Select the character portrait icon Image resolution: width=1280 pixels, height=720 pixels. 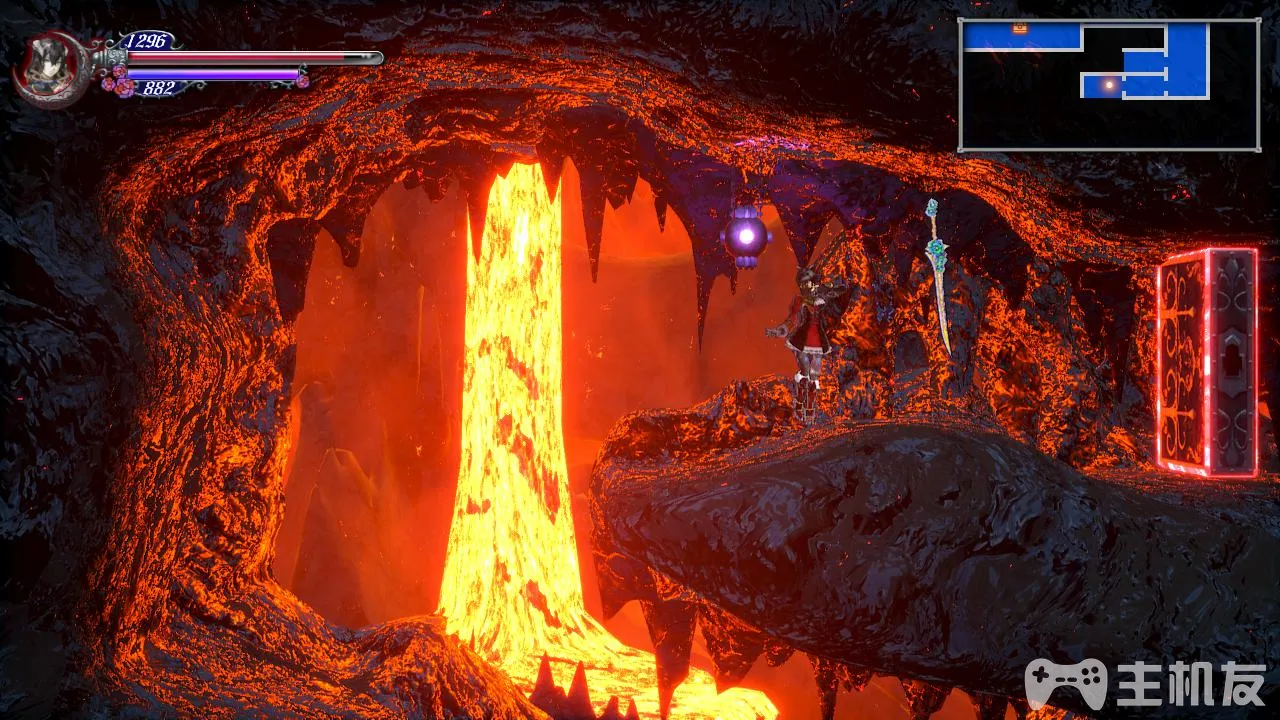coord(47,69)
